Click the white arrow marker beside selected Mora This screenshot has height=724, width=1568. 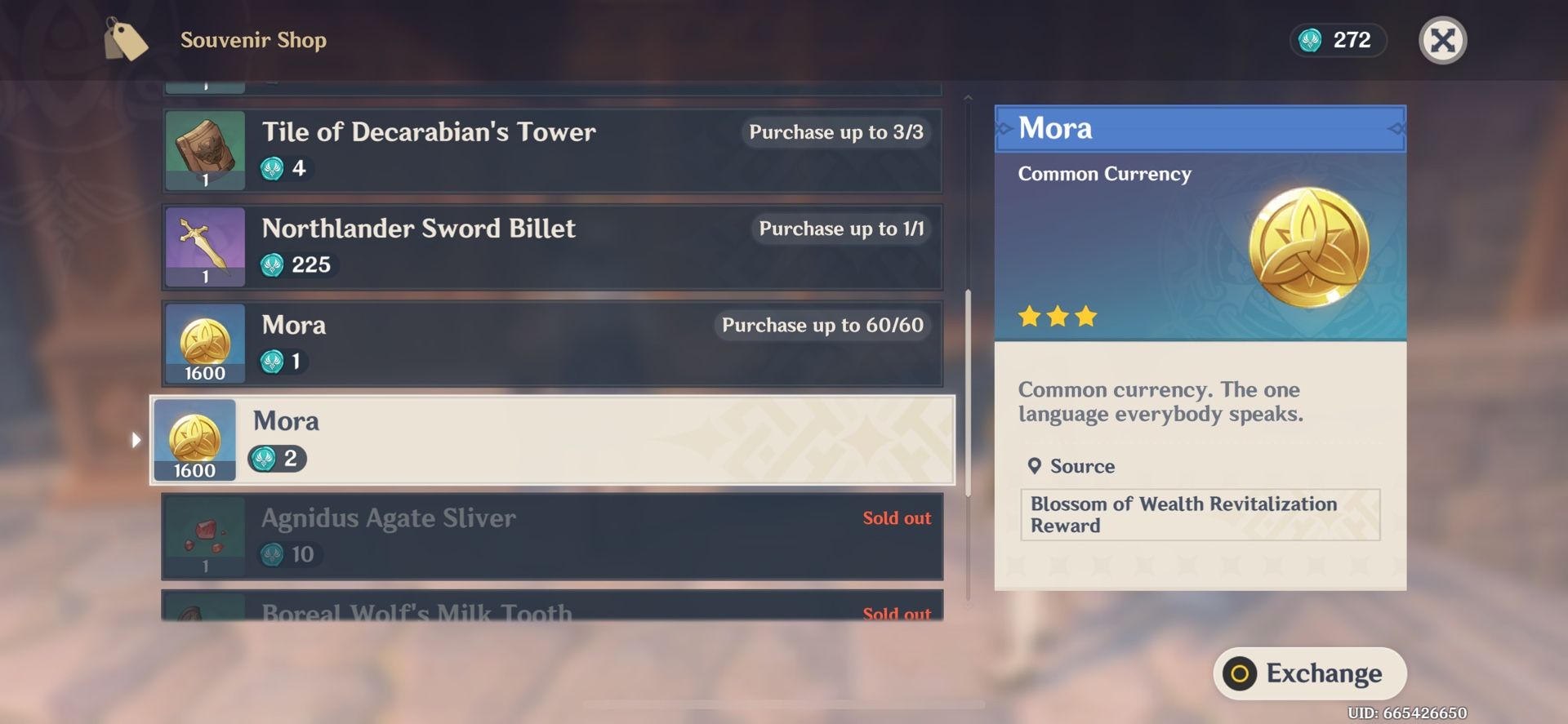coord(136,440)
